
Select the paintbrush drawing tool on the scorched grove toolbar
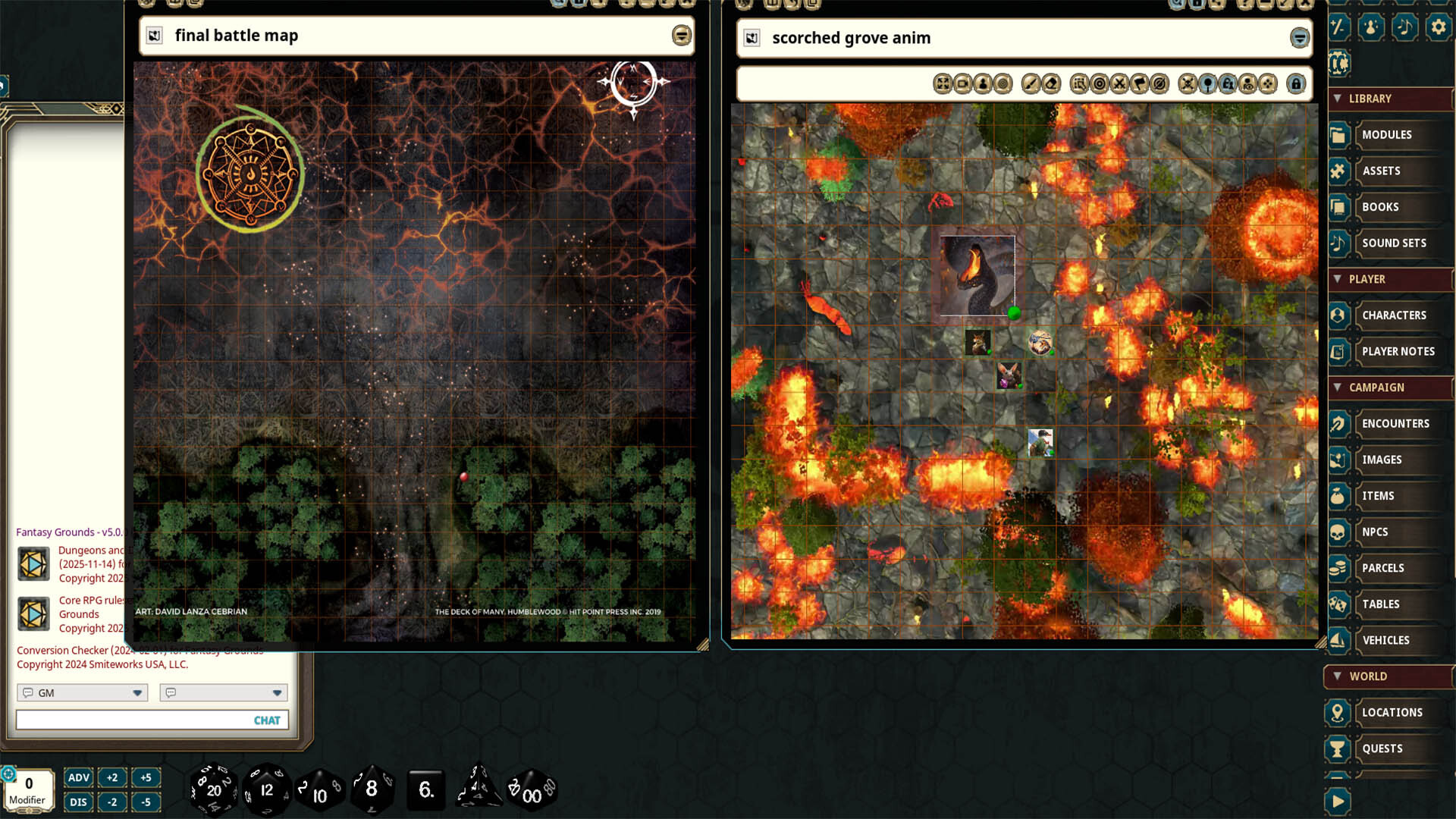coord(1029,84)
